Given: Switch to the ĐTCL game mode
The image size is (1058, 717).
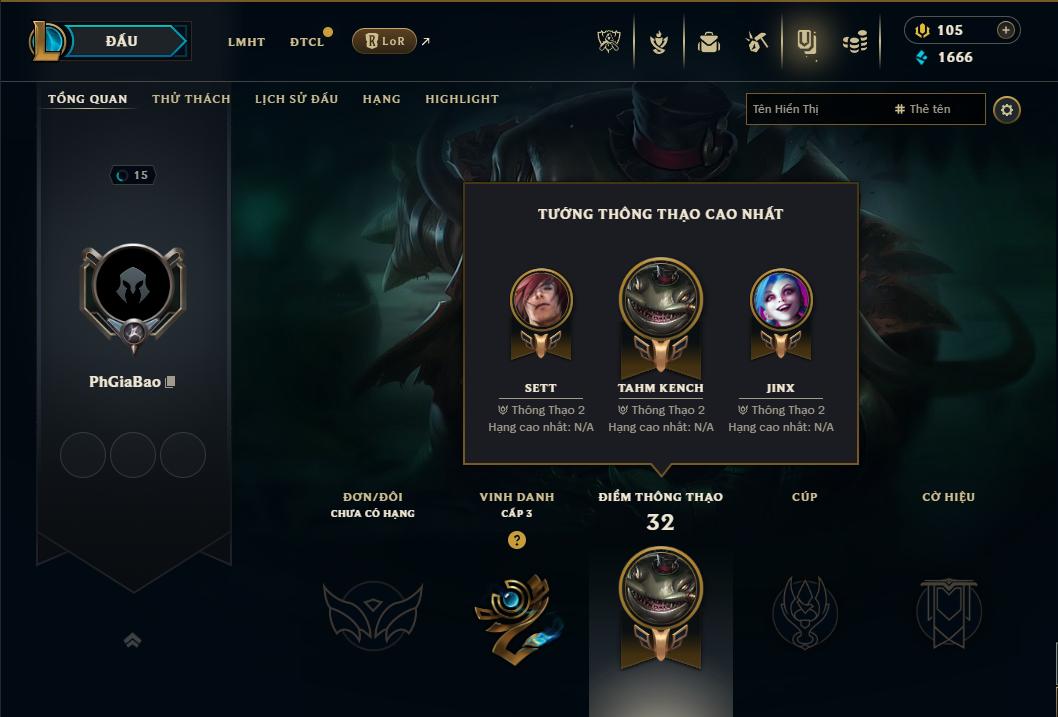Looking at the screenshot, I should coord(307,42).
